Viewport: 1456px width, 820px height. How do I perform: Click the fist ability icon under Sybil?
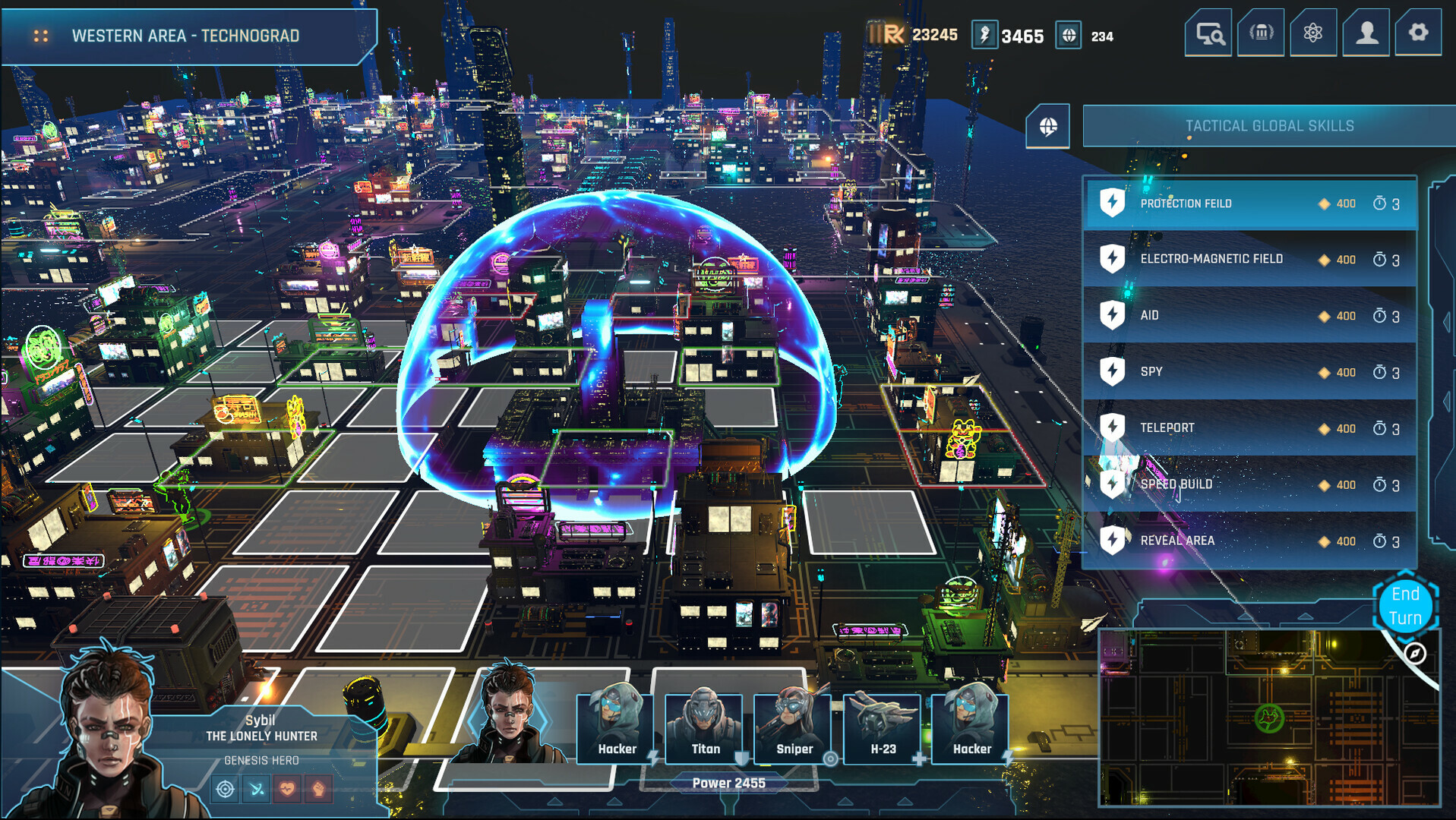point(318,790)
